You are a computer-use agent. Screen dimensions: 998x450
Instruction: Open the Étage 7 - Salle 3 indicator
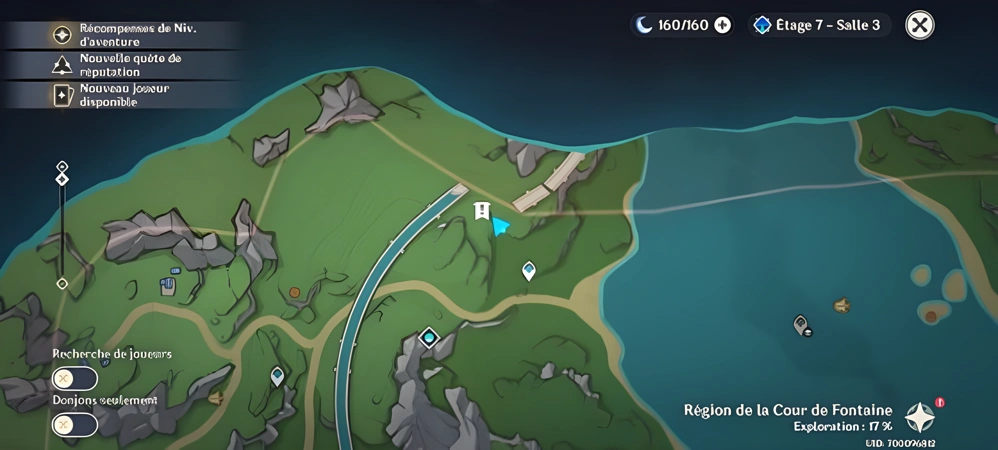pos(819,25)
